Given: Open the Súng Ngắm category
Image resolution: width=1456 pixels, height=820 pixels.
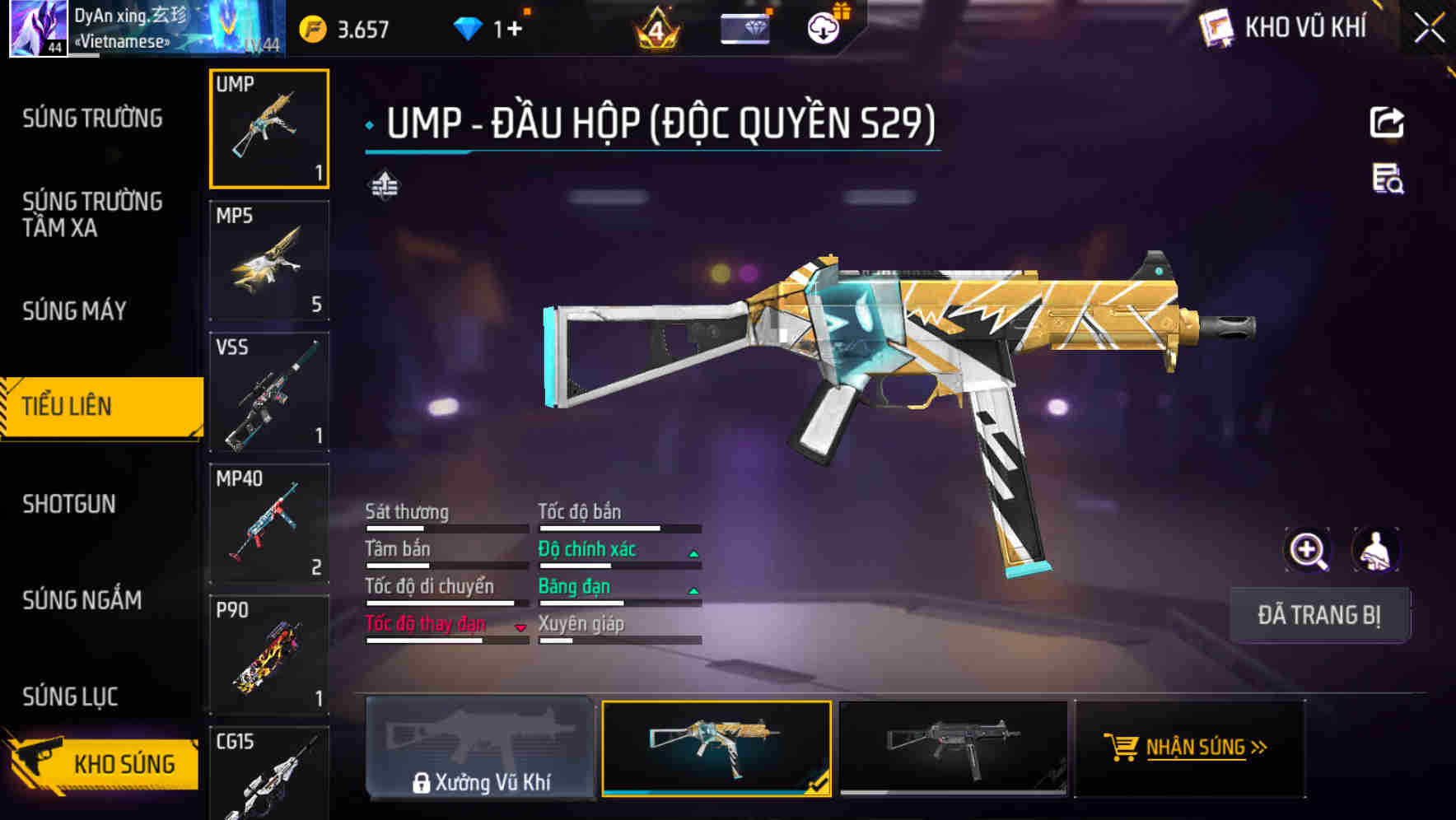Looking at the screenshot, I should 82,600.
